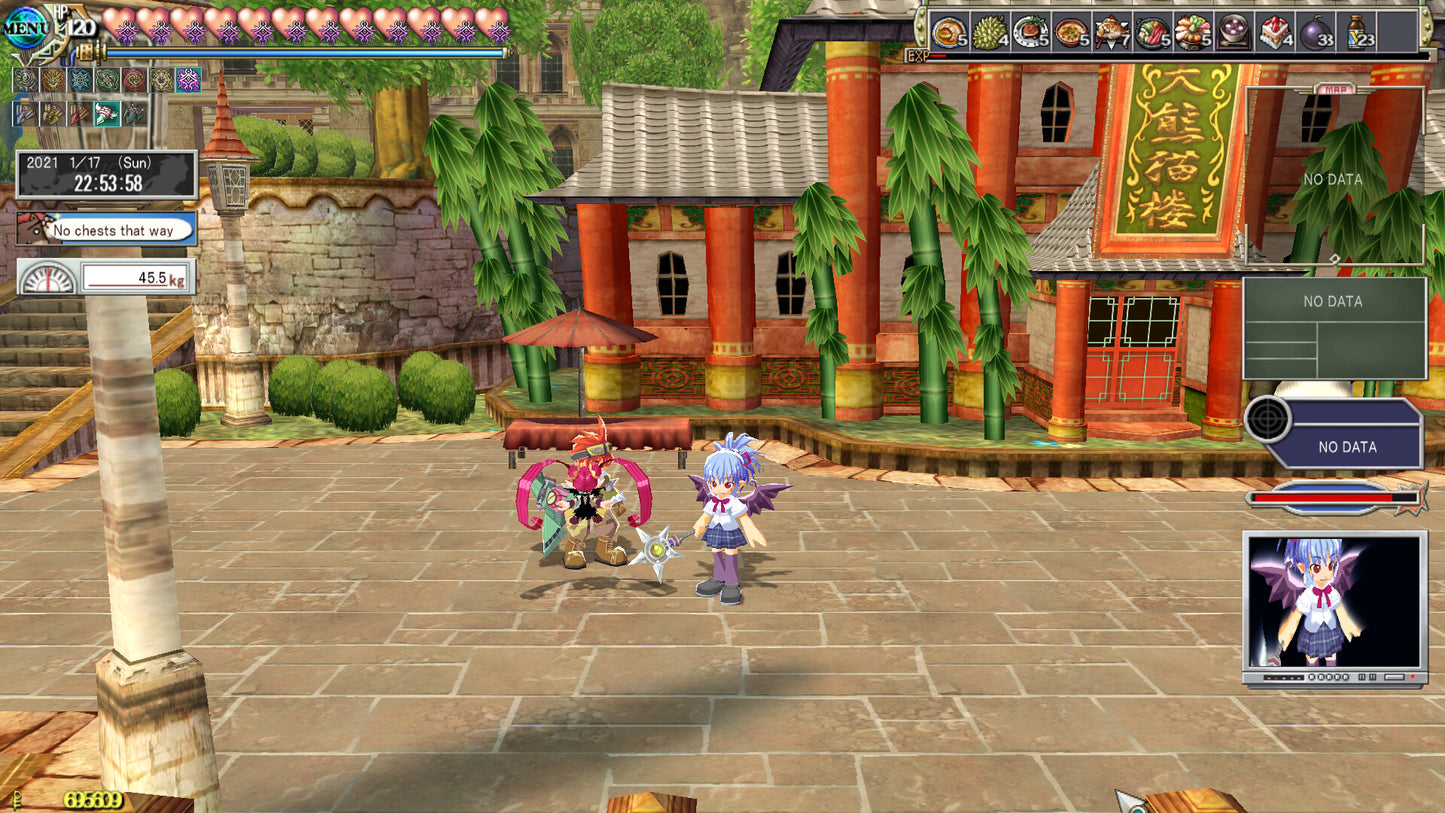The width and height of the screenshot is (1445, 813).
Task: Select the yellow claw weapon icon
Action: [x=51, y=115]
